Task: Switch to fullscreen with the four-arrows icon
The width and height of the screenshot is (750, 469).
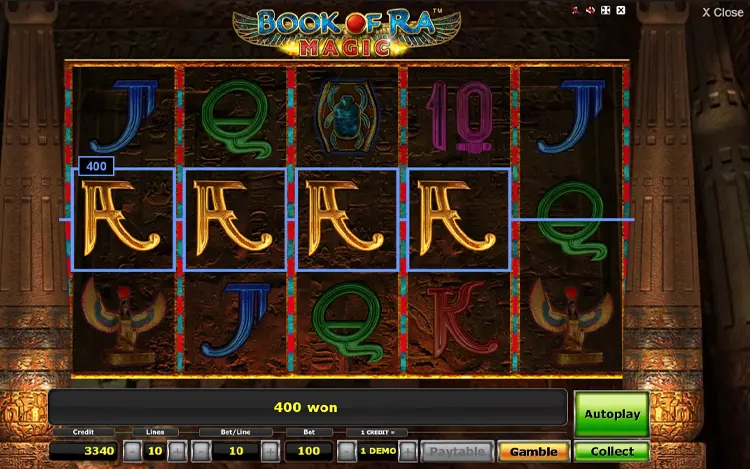Action: (605, 10)
